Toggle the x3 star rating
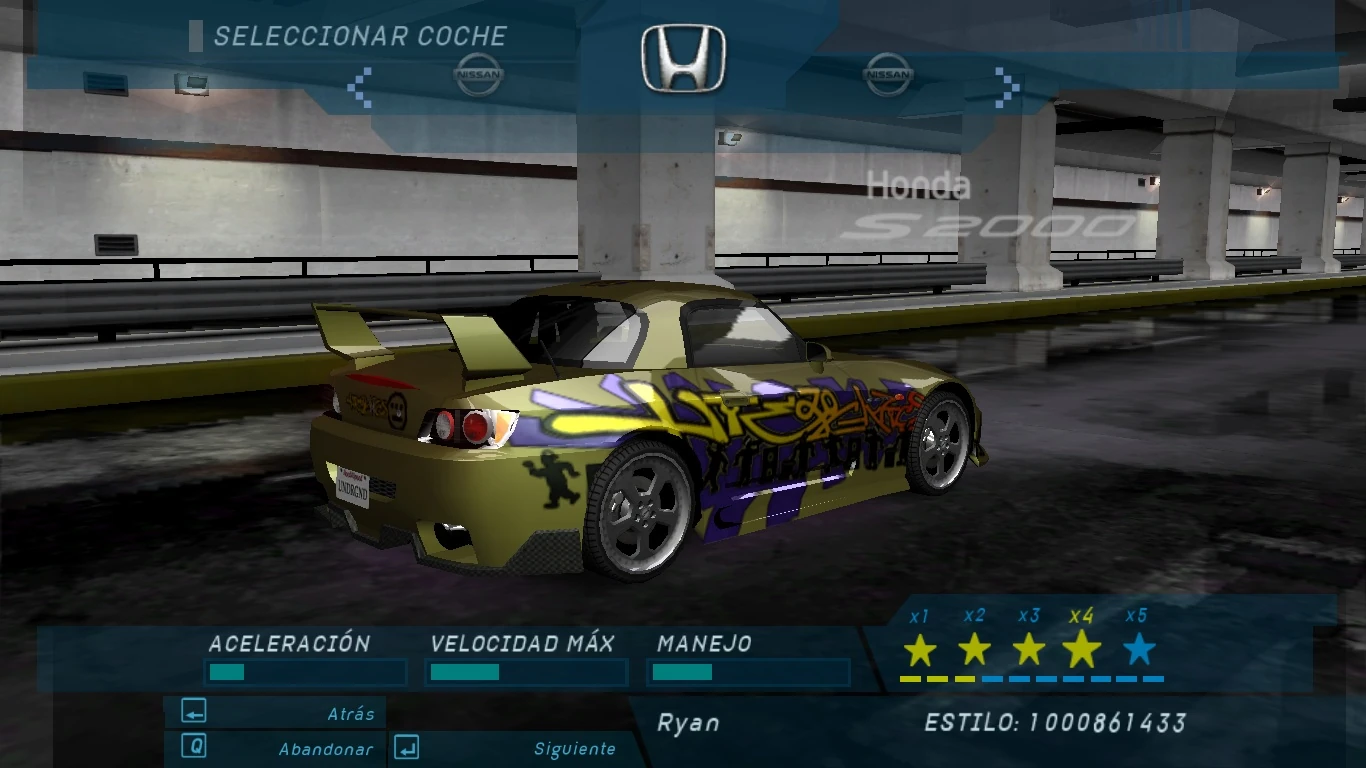The image size is (1366, 768). (1027, 652)
